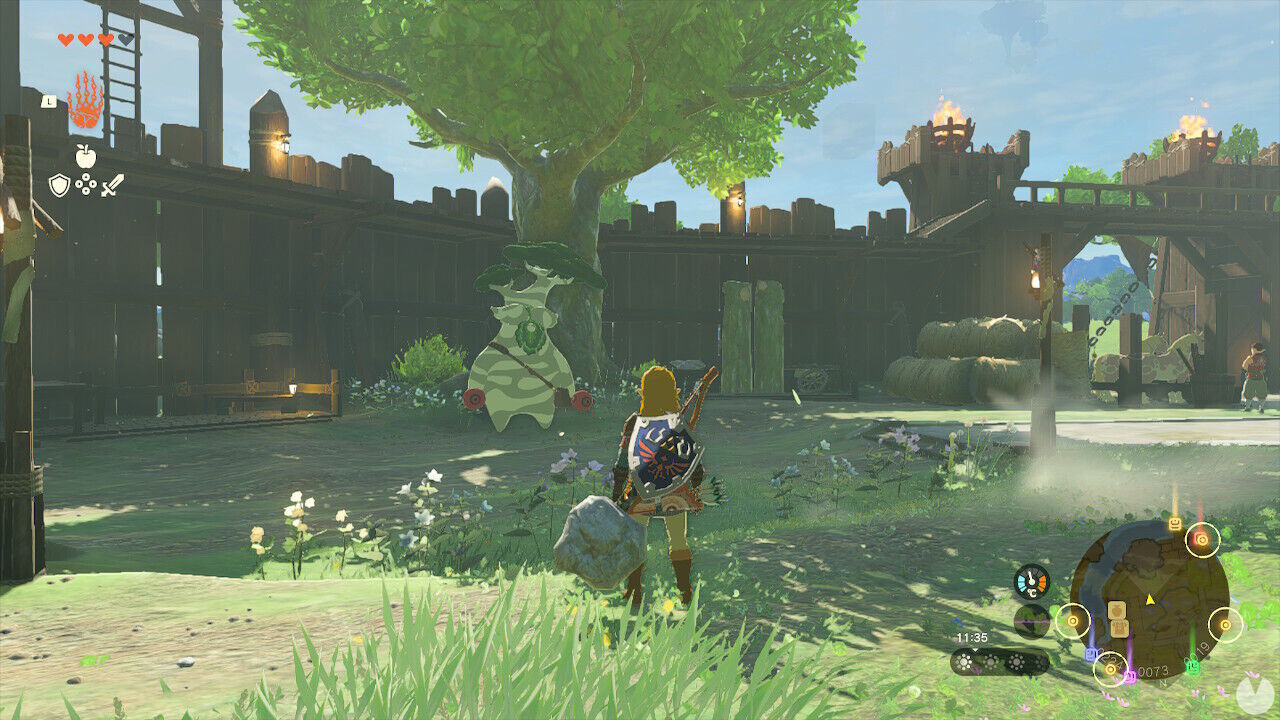Toggle the purple beacon pin under the minimap

[1129, 674]
